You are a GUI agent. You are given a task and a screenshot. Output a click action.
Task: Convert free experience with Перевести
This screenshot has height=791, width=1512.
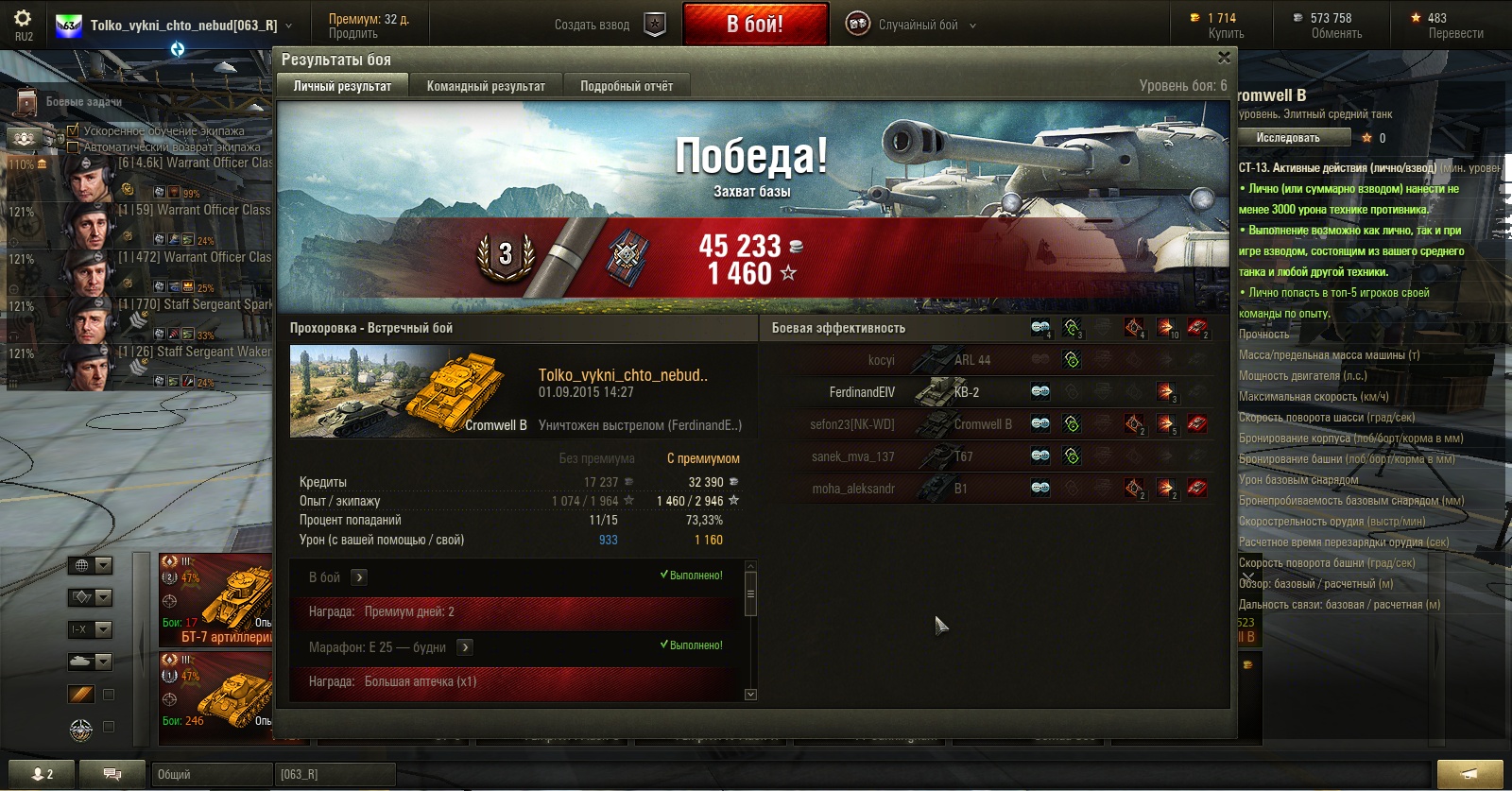(1455, 34)
